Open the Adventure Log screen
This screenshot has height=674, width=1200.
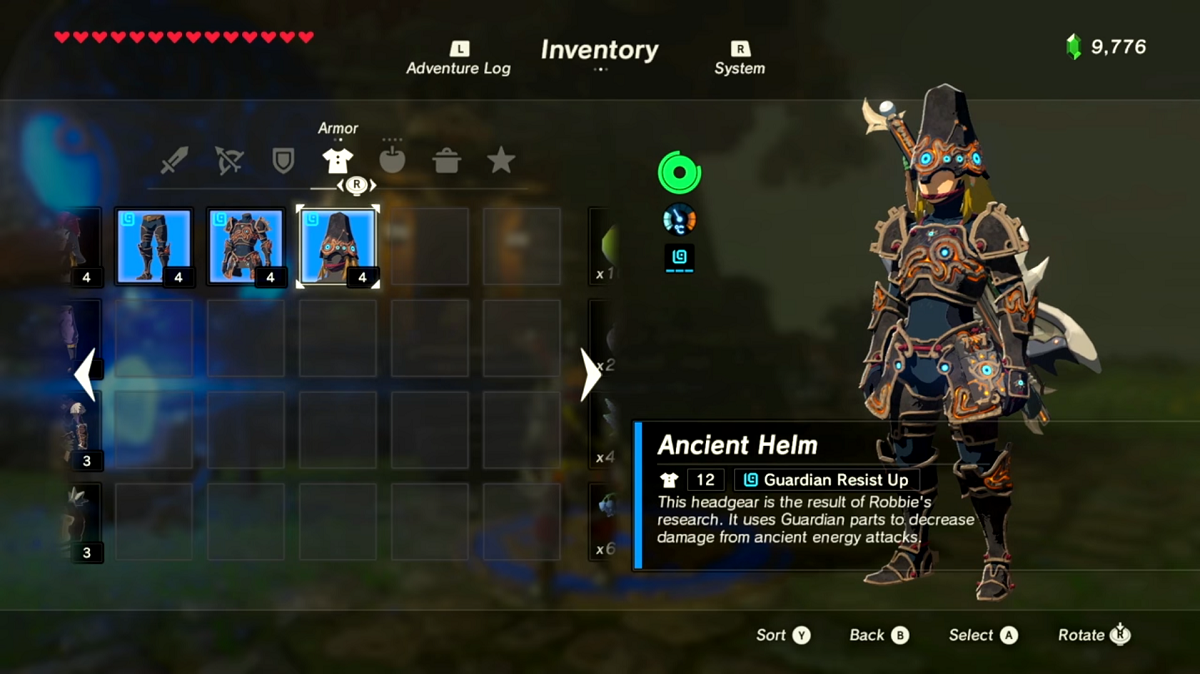tap(458, 59)
